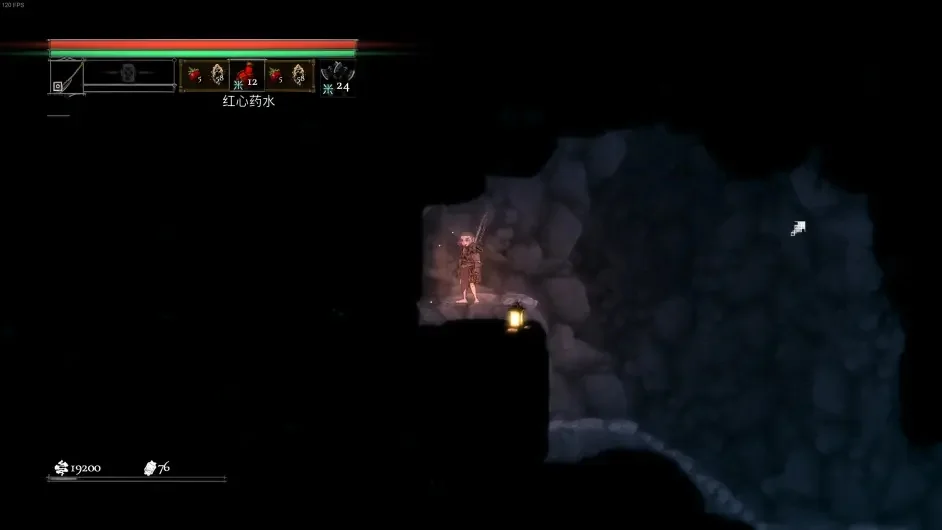
Task: Click the equipped sword weapon slot
Action: (x=66, y=76)
